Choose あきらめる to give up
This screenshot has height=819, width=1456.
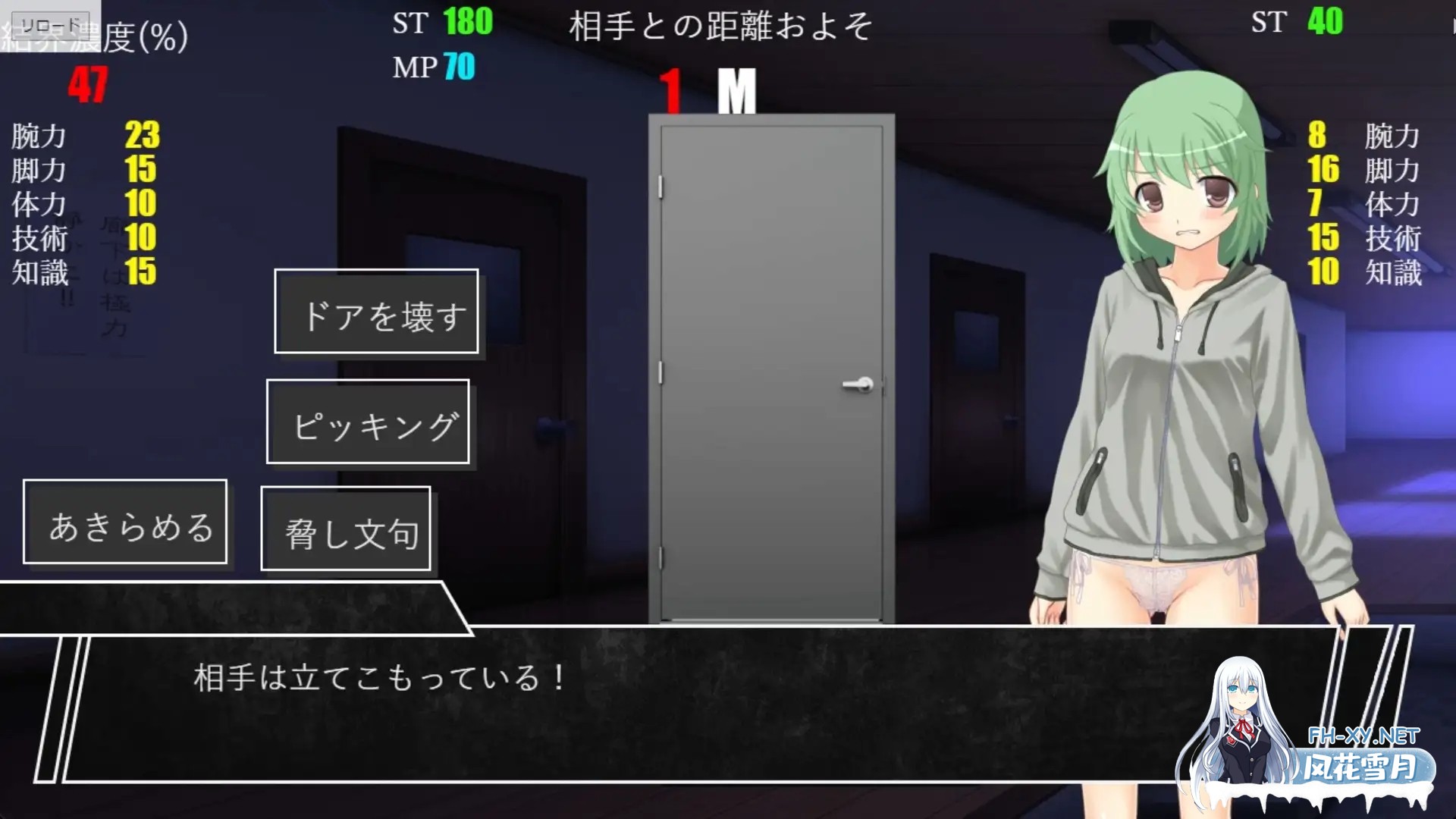coord(126,521)
